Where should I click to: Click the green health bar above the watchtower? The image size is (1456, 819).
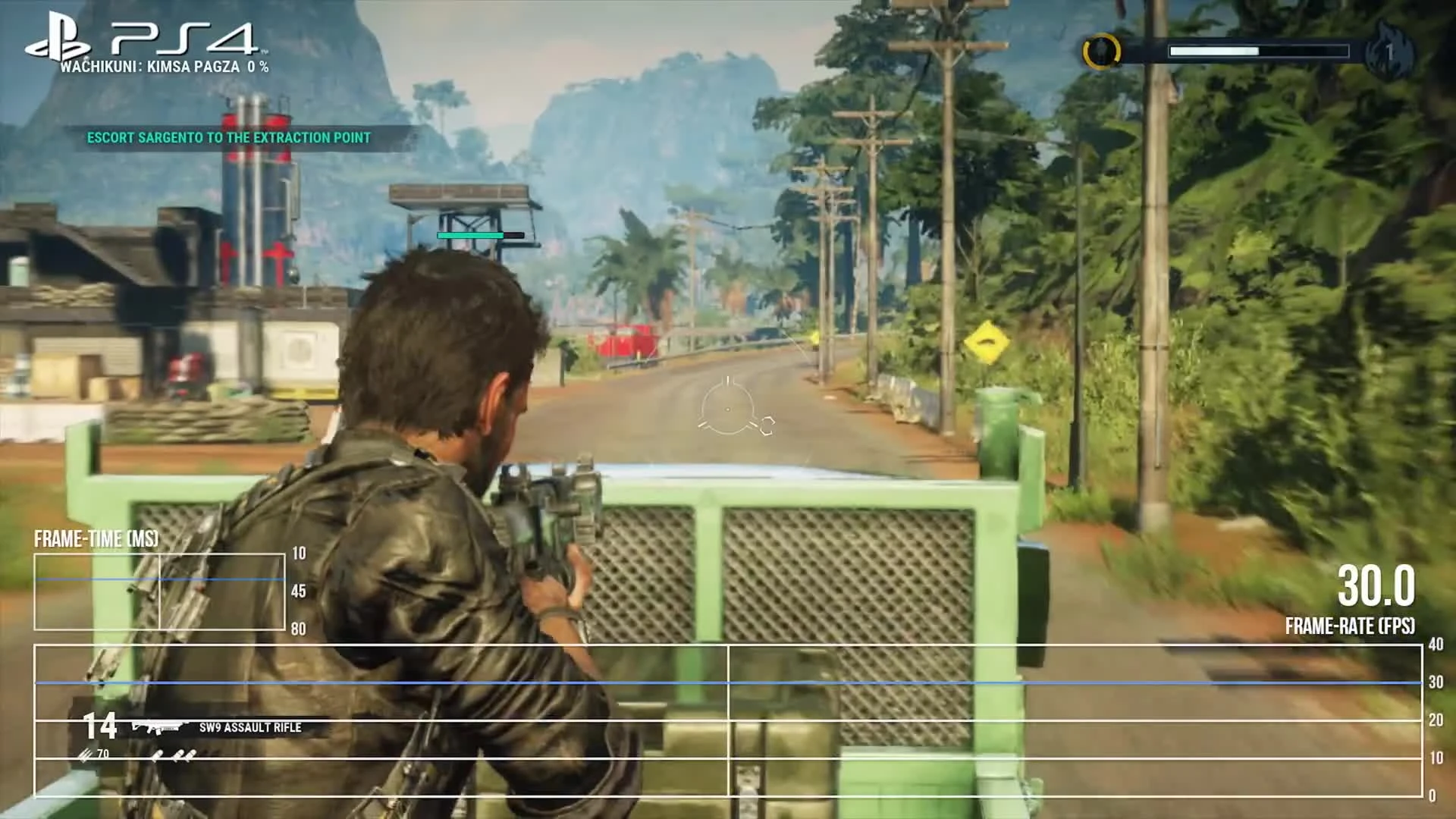(x=469, y=235)
